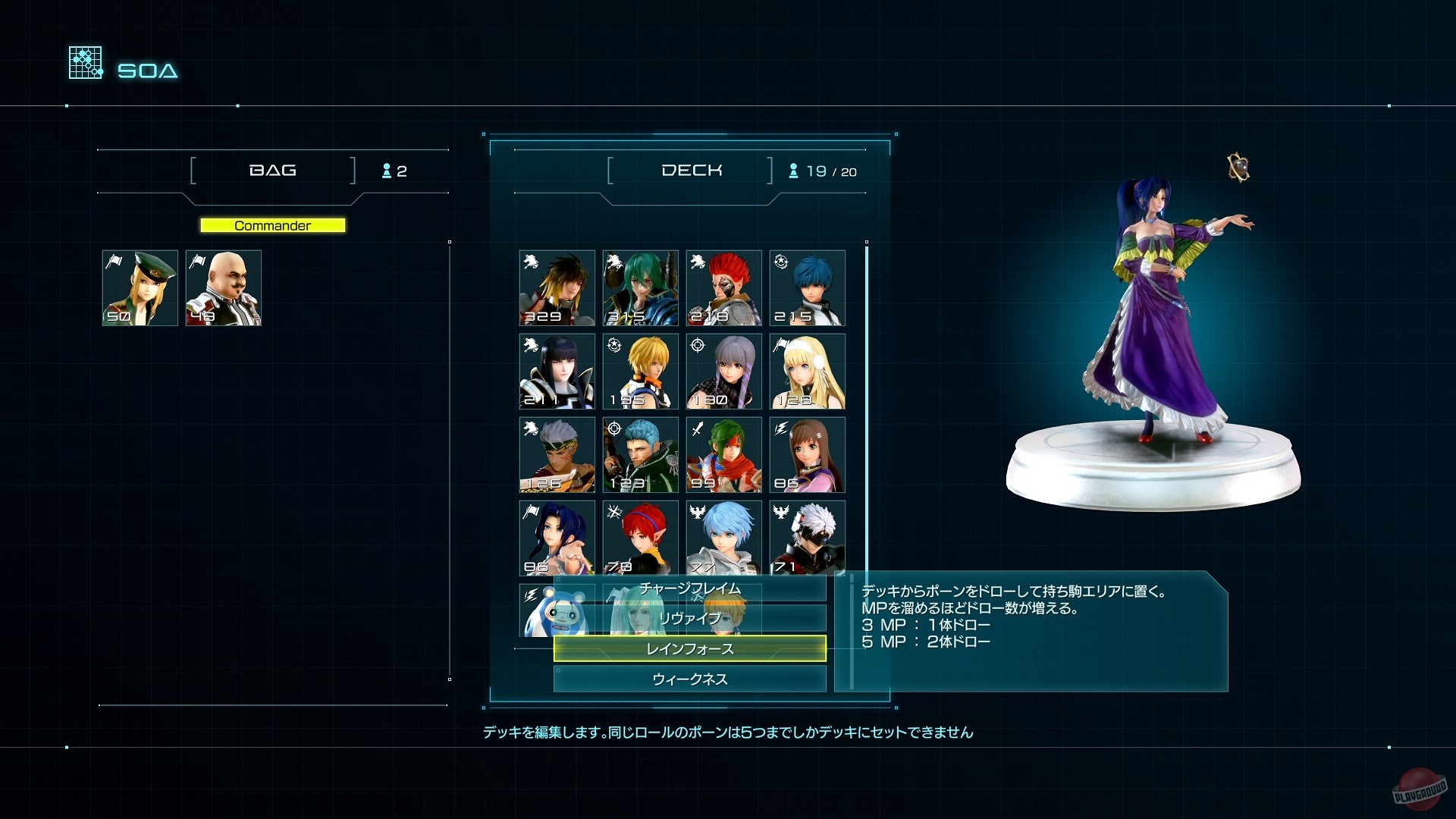1456x819 pixels.
Task: Switch to the DECK panel header
Action: pos(692,170)
